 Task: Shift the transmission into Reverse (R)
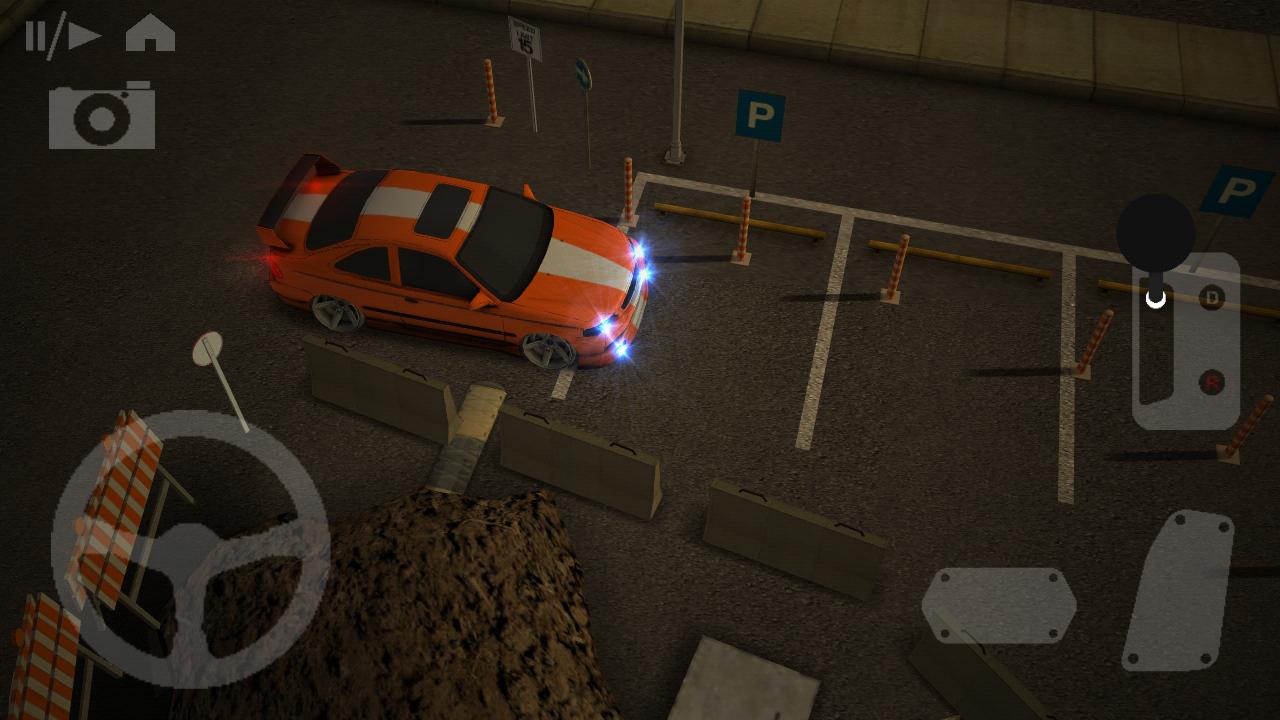click(1211, 380)
